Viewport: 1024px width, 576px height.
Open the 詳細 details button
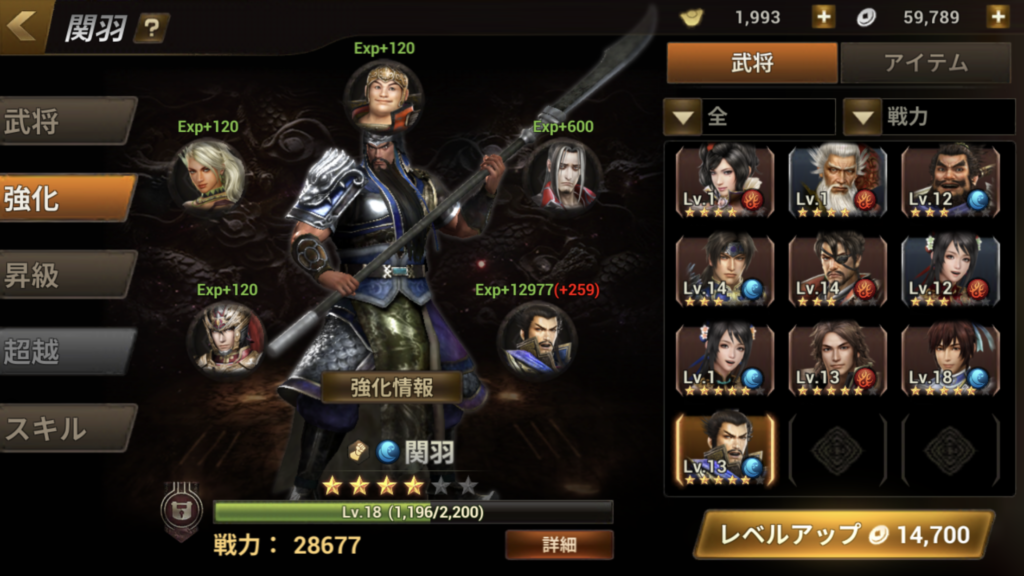coord(559,545)
